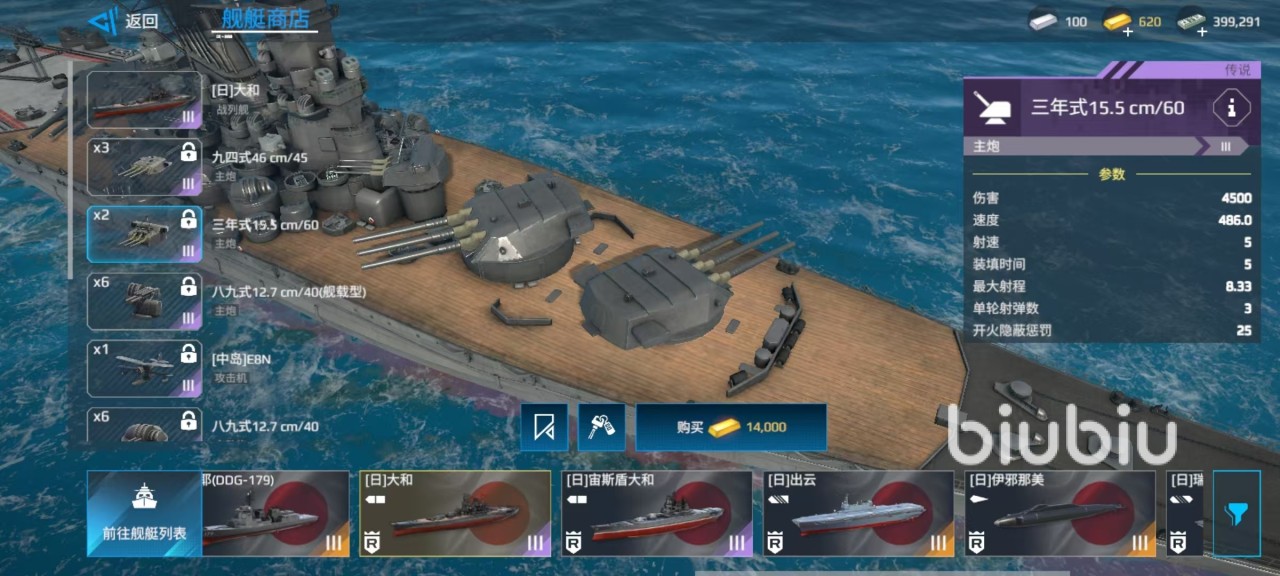1280x576 pixels.
Task: Select the [日]伊邪那美 submarine card
Action: click(1060, 513)
